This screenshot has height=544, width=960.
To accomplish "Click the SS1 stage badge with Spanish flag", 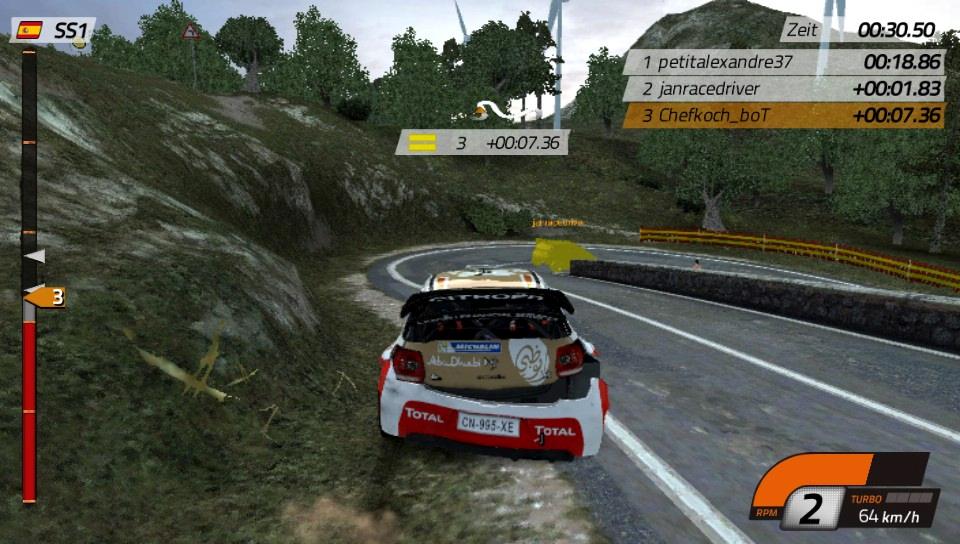I will pos(54,30).
